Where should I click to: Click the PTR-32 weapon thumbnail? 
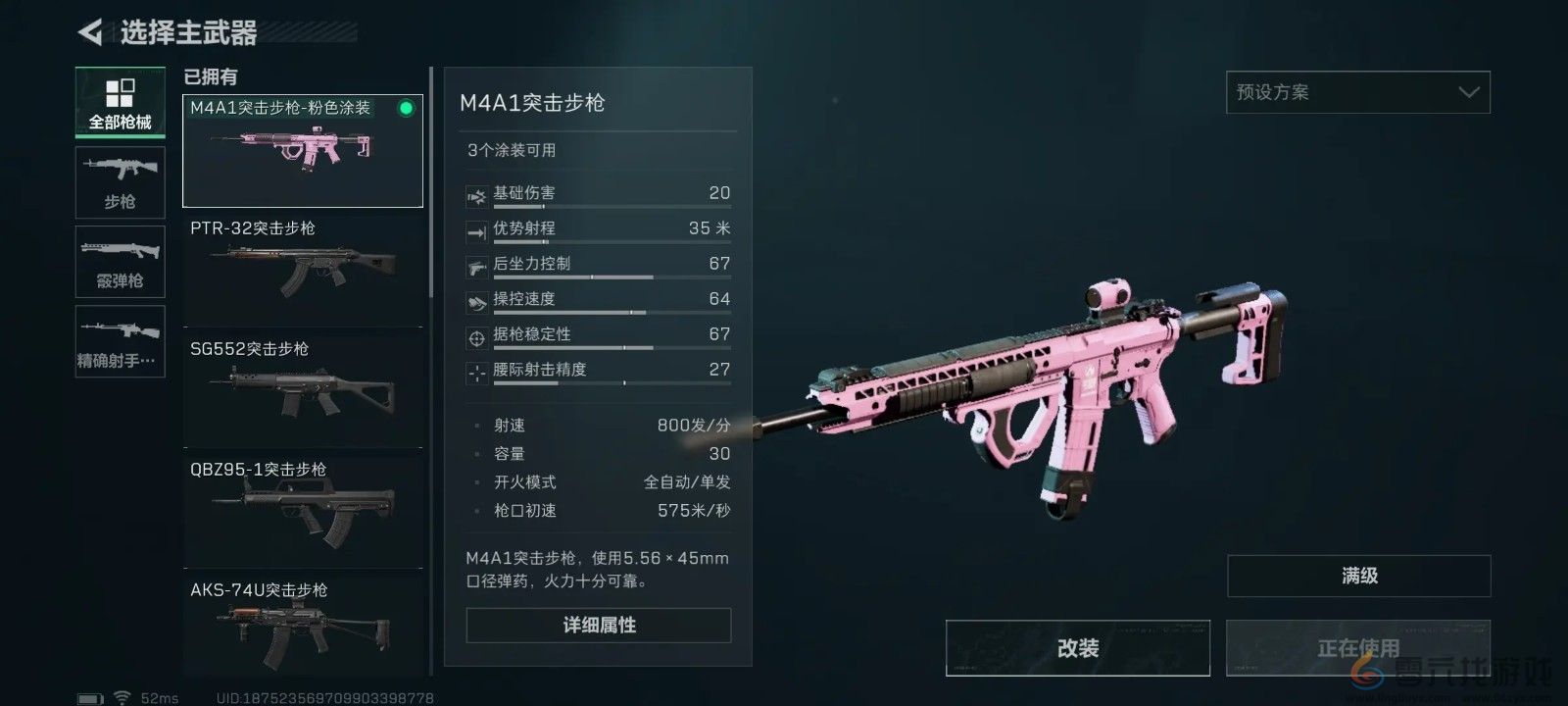[302, 270]
